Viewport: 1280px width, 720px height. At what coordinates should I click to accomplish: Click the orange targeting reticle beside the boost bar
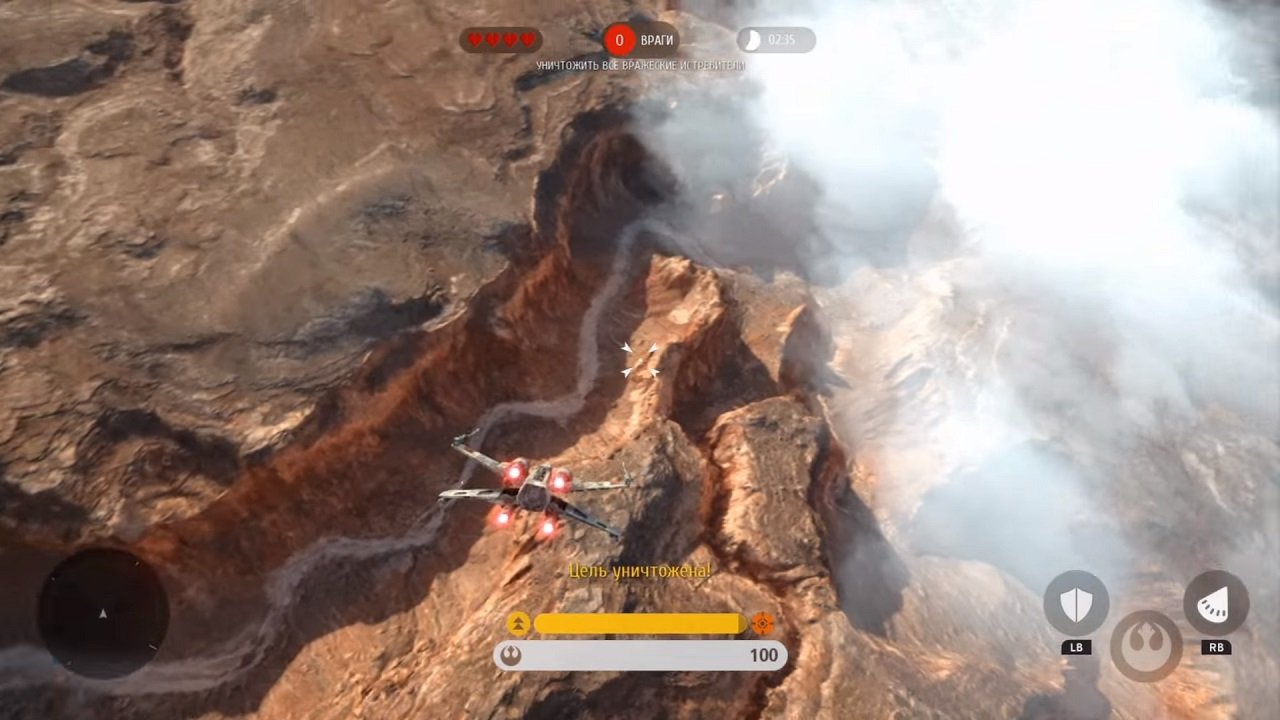(x=763, y=623)
